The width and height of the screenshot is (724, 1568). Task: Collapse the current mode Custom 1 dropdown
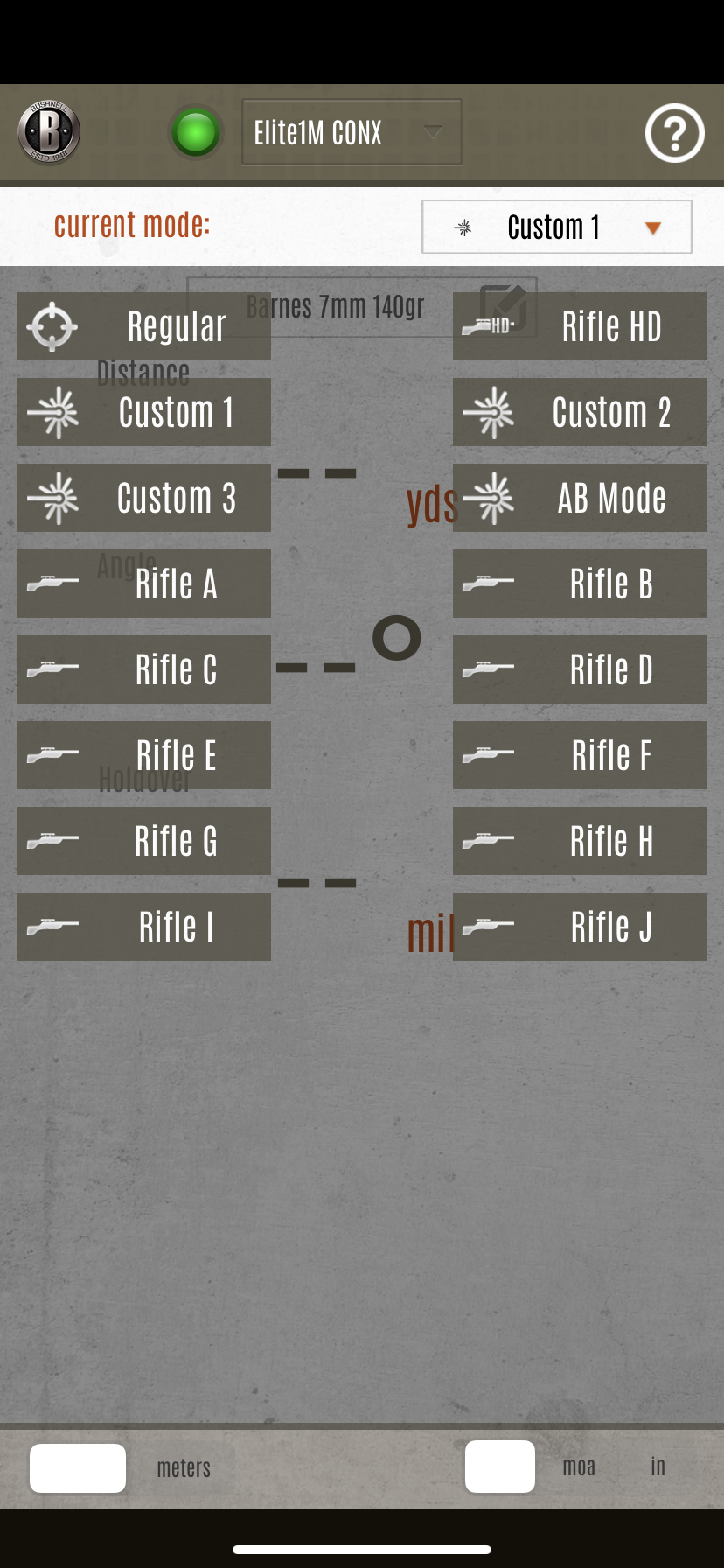coord(557,227)
